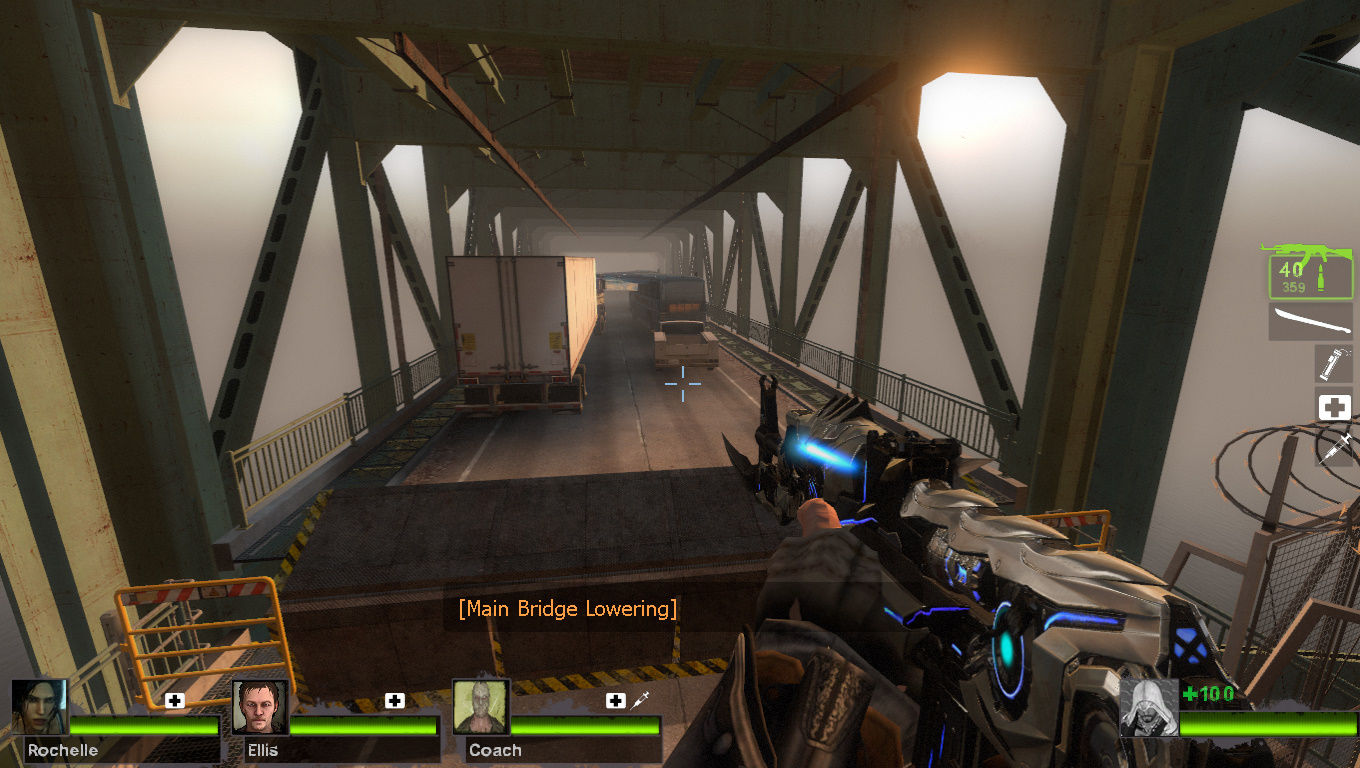Image resolution: width=1360 pixels, height=768 pixels.
Task: Click Ellis's teammate portrait
Action: coord(260,708)
